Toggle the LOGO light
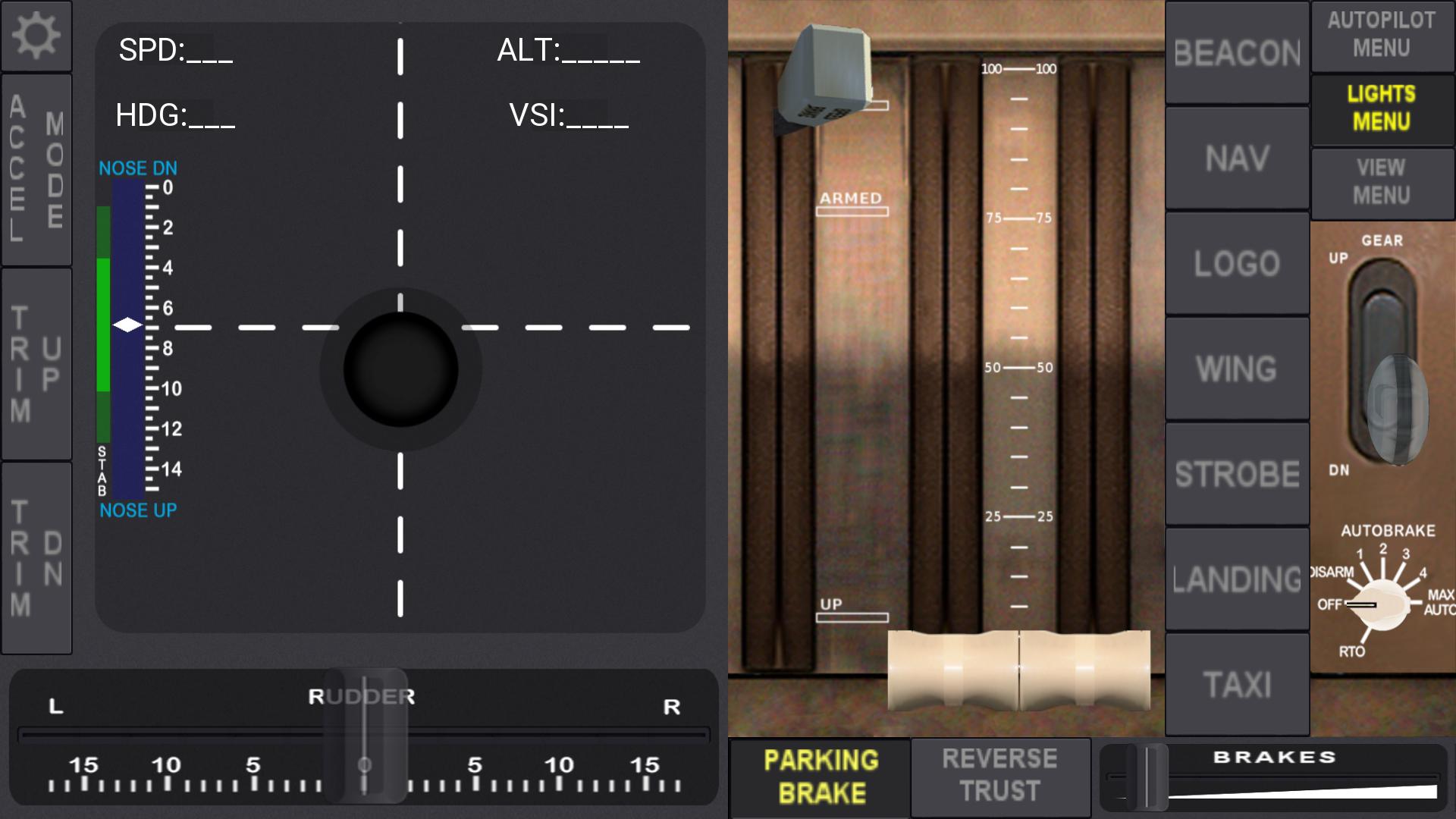 pyautogui.click(x=1236, y=263)
